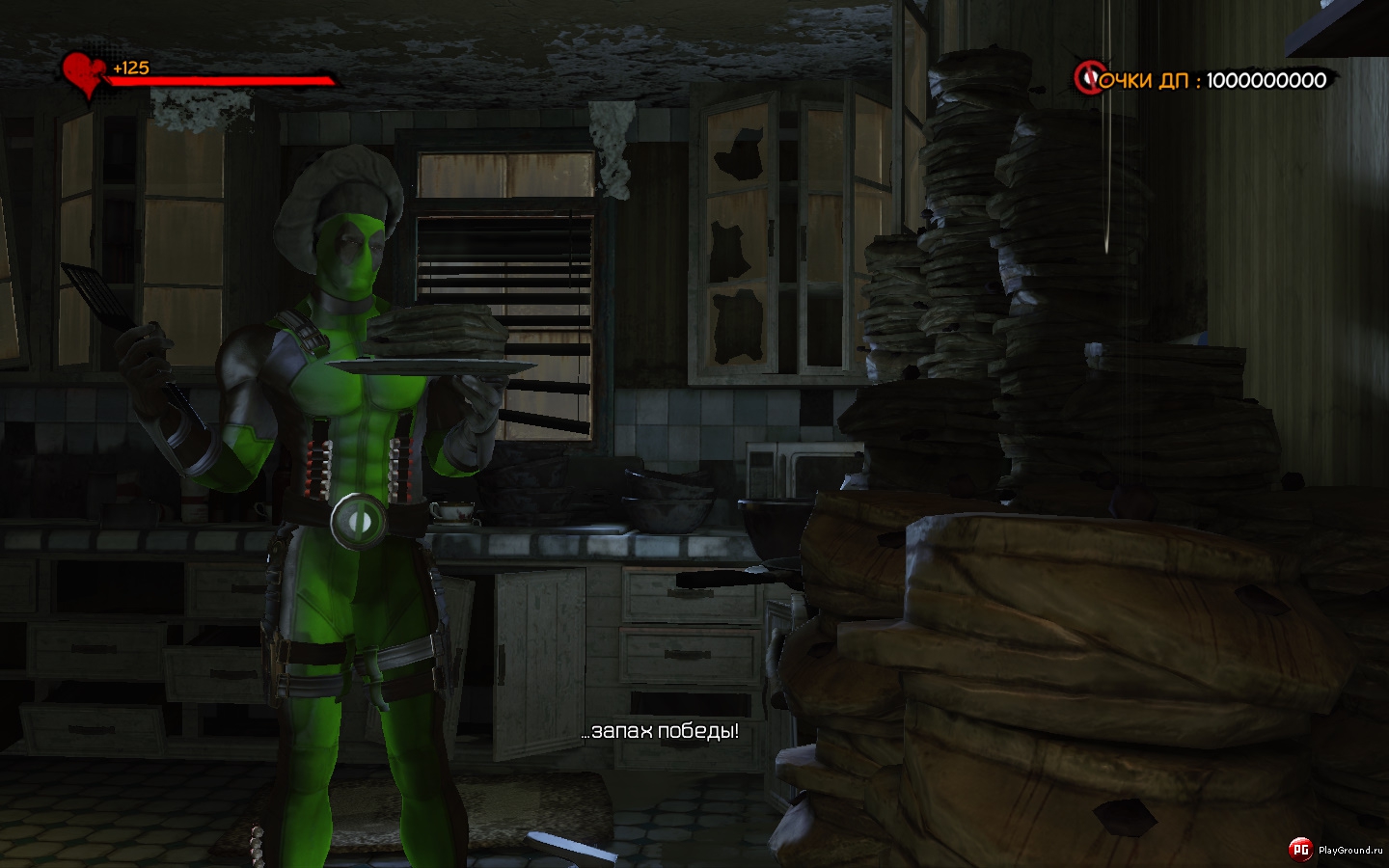This screenshot has width=1389, height=868.
Task: Click the Deadpool logo beside the DP points
Action: [x=1089, y=77]
